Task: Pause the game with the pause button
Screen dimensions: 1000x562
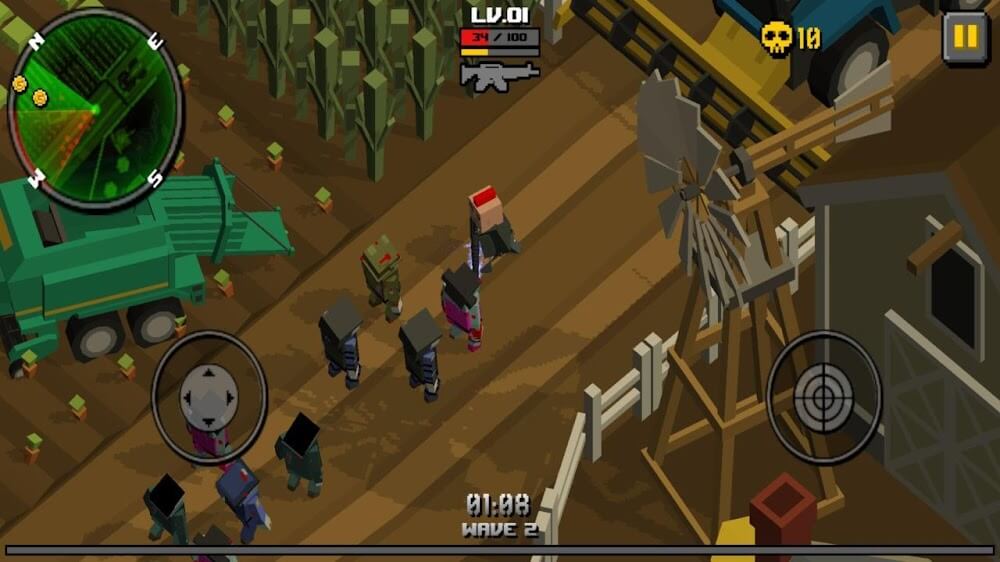Action: 964,38
